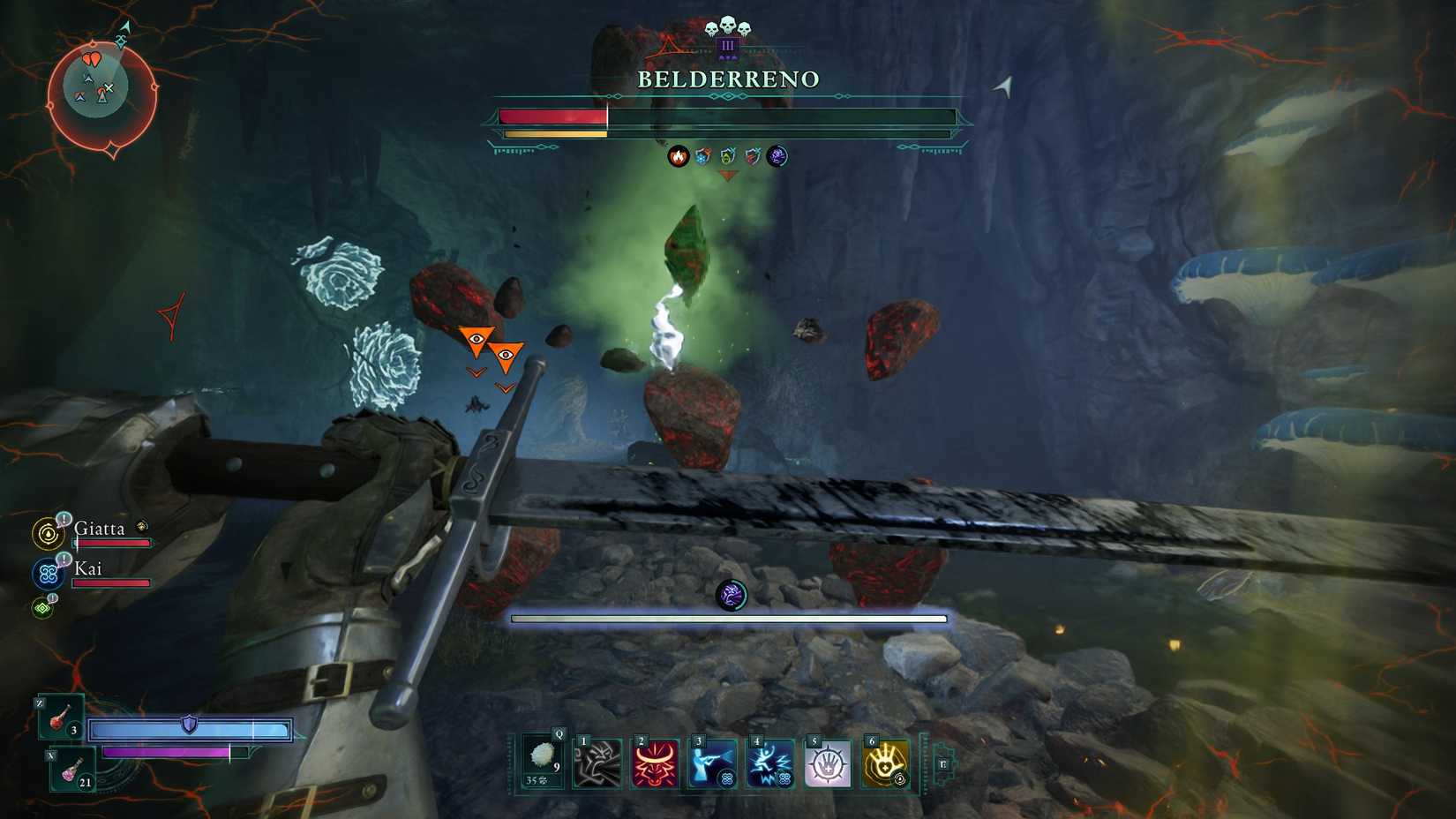The width and height of the screenshot is (1456, 819).
Task: Click the green diamond status icon below Kai
Action: pyautogui.click(x=41, y=607)
